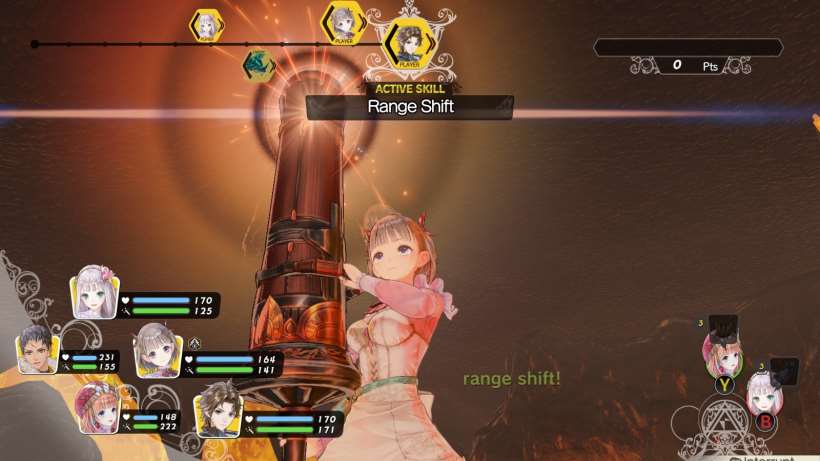Choose the gray-haired girl's party portrait

[x=157, y=347]
